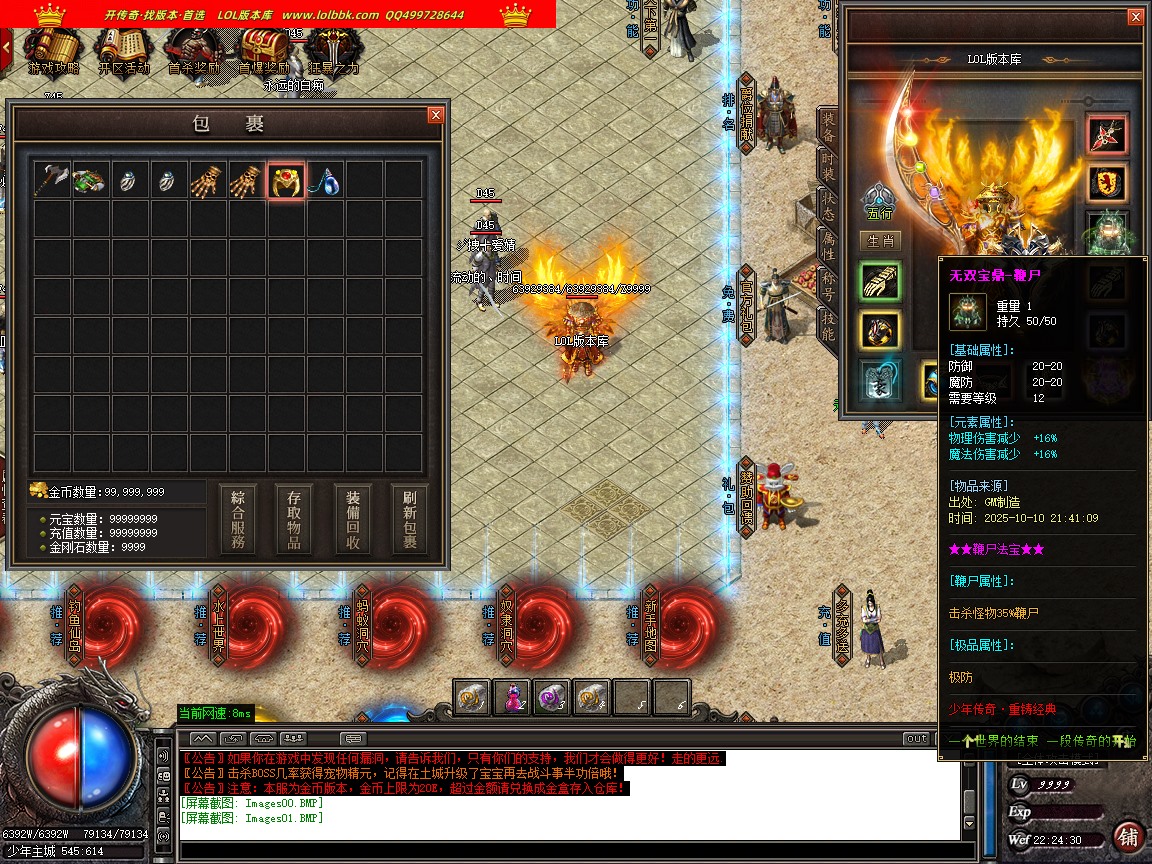
Task: Use the red potion in the hotbar
Action: [513, 697]
